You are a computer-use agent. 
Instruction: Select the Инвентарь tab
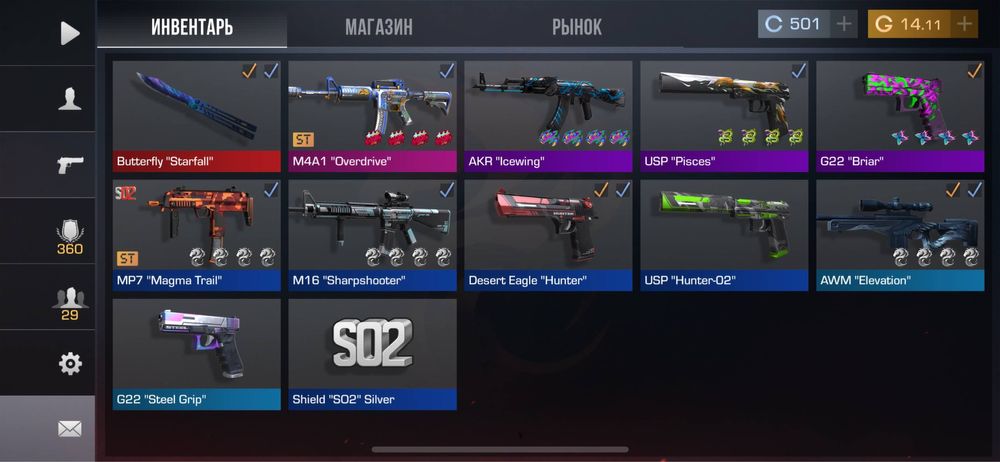coord(192,27)
